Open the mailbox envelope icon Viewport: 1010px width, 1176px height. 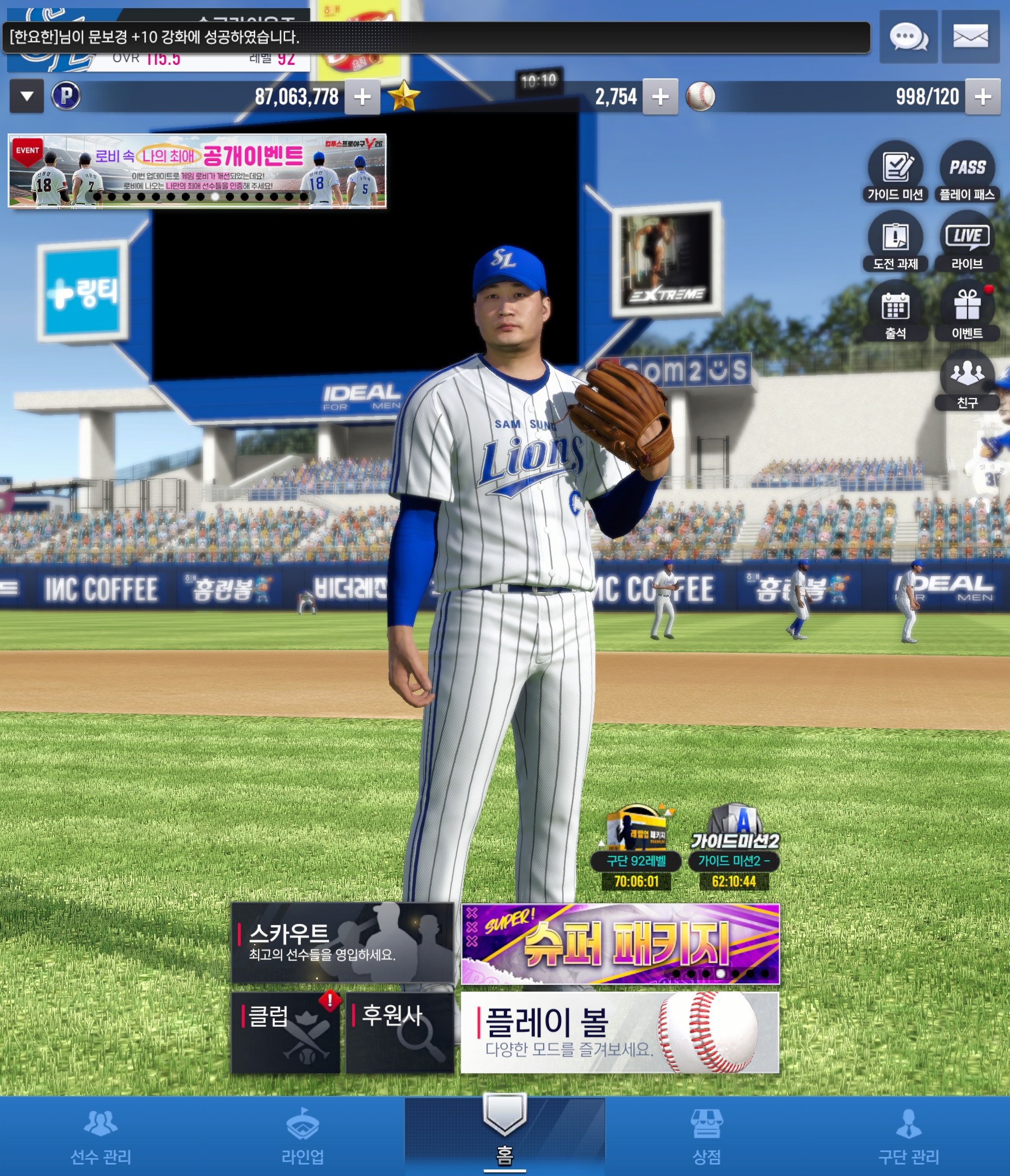point(970,37)
